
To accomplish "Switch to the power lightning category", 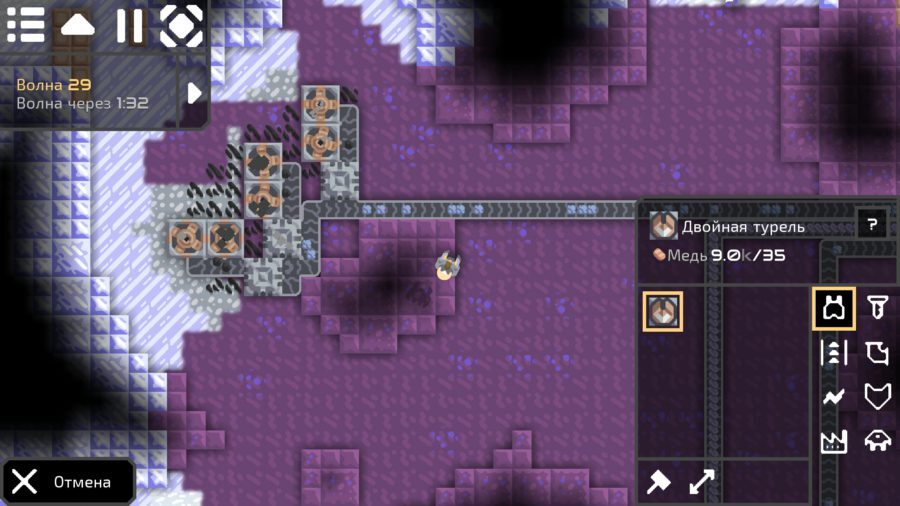I will (833, 397).
